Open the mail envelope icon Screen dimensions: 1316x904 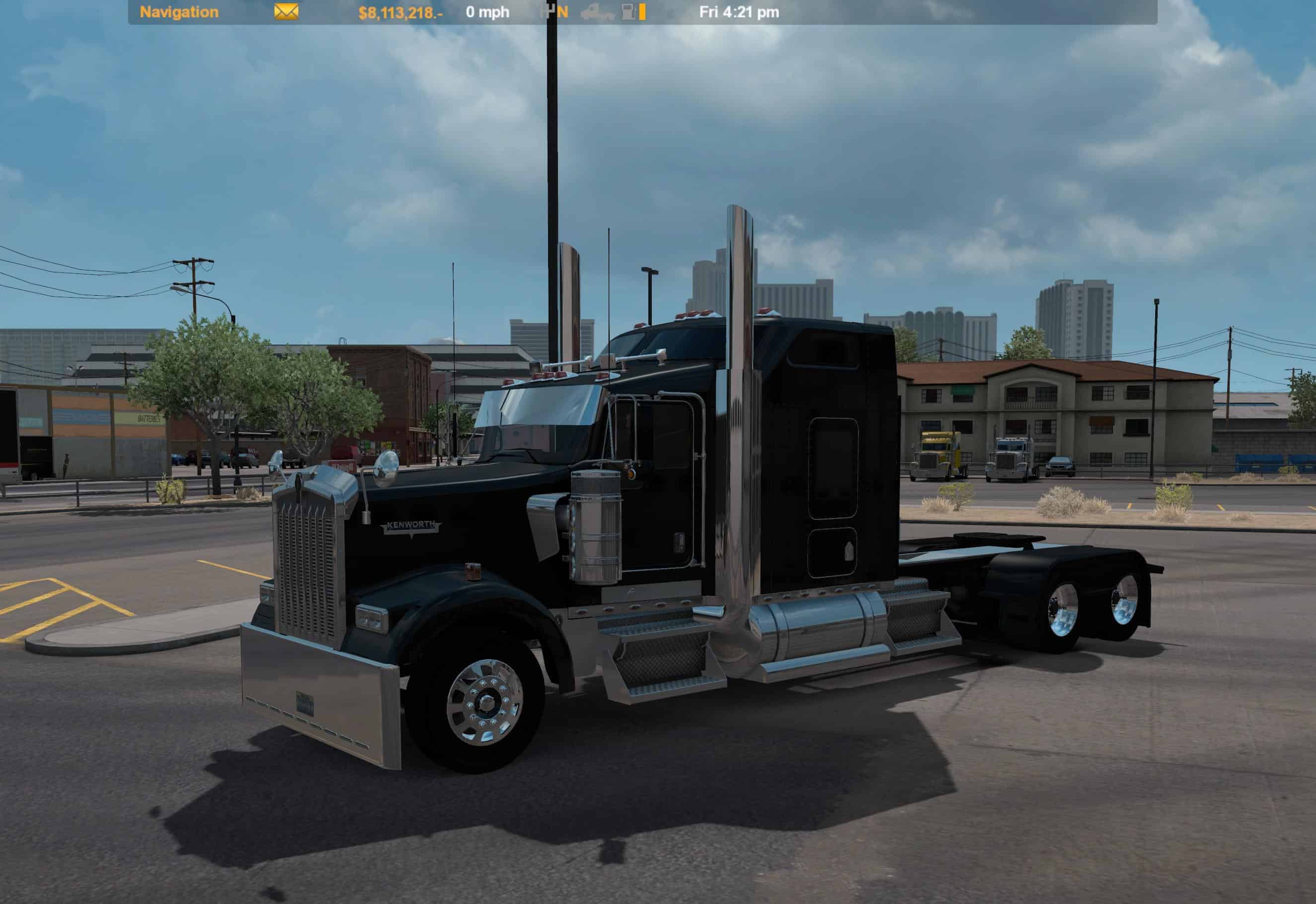coord(286,12)
